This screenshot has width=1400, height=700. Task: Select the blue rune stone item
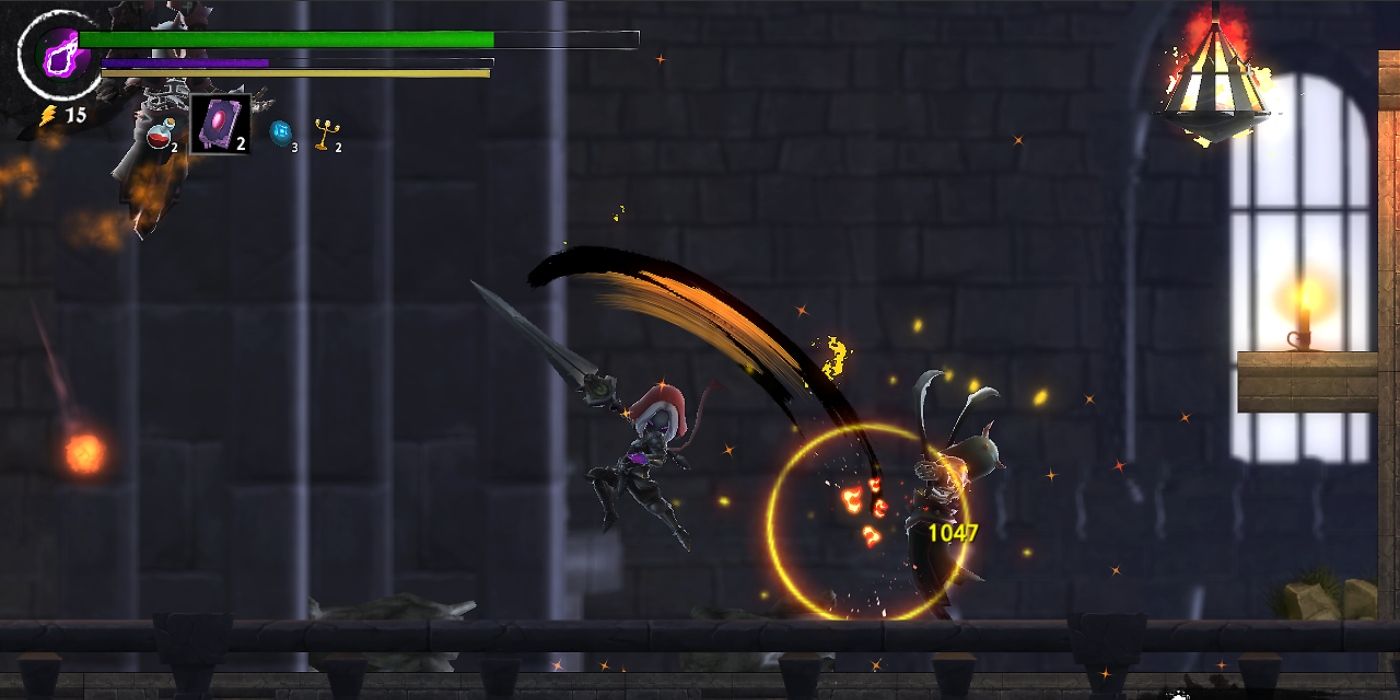coord(280,133)
